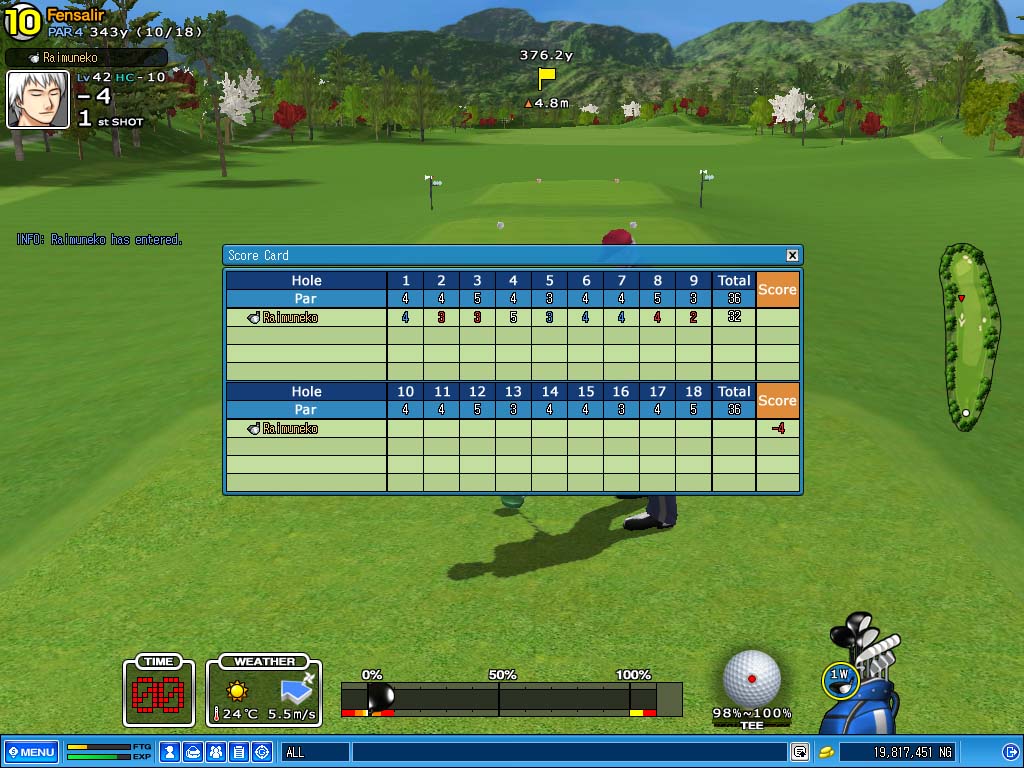Select the ALL chat channel box
This screenshot has height=768, width=1024.
click(x=314, y=752)
